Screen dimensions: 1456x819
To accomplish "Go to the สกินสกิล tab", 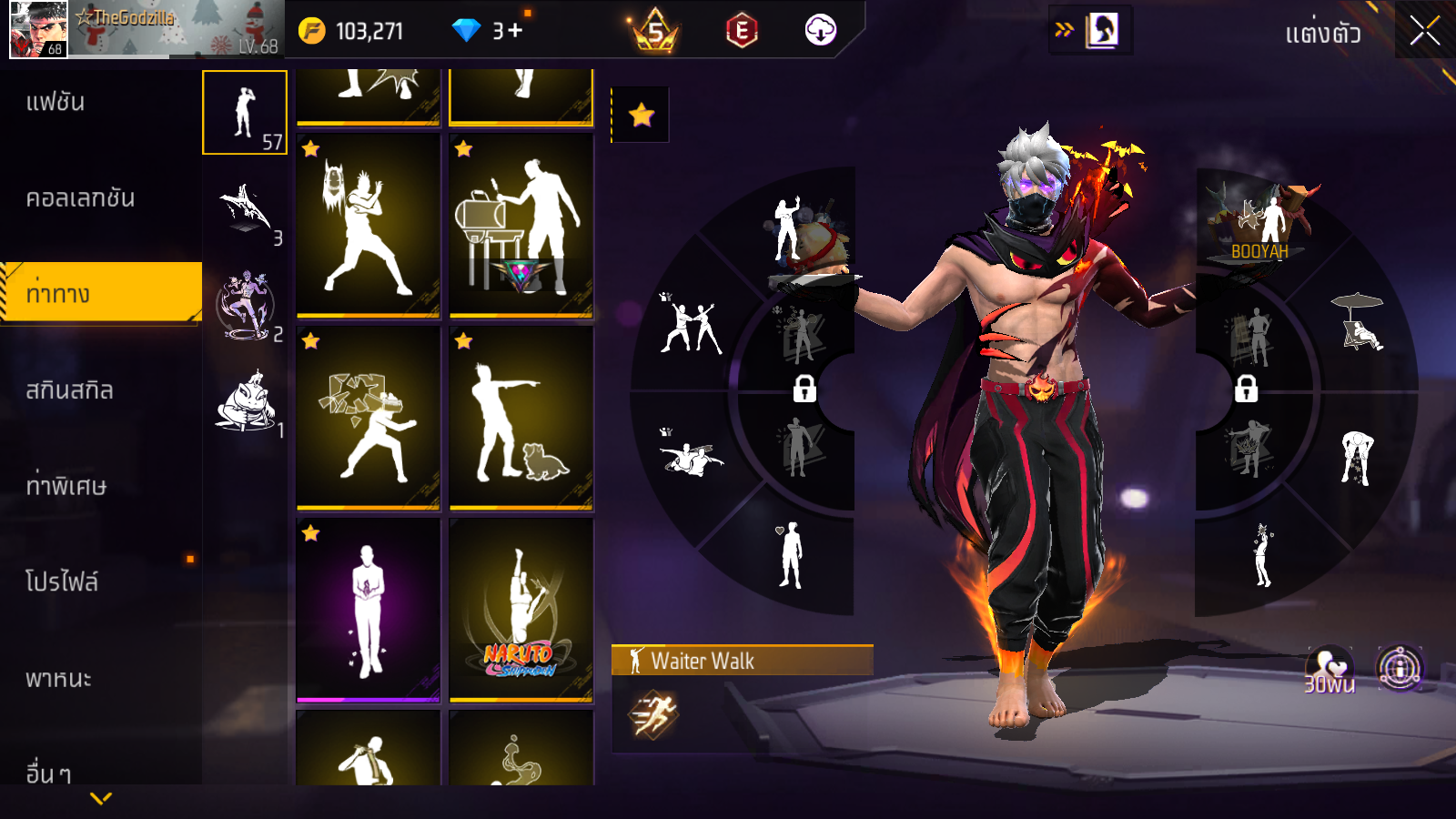I will [69, 390].
